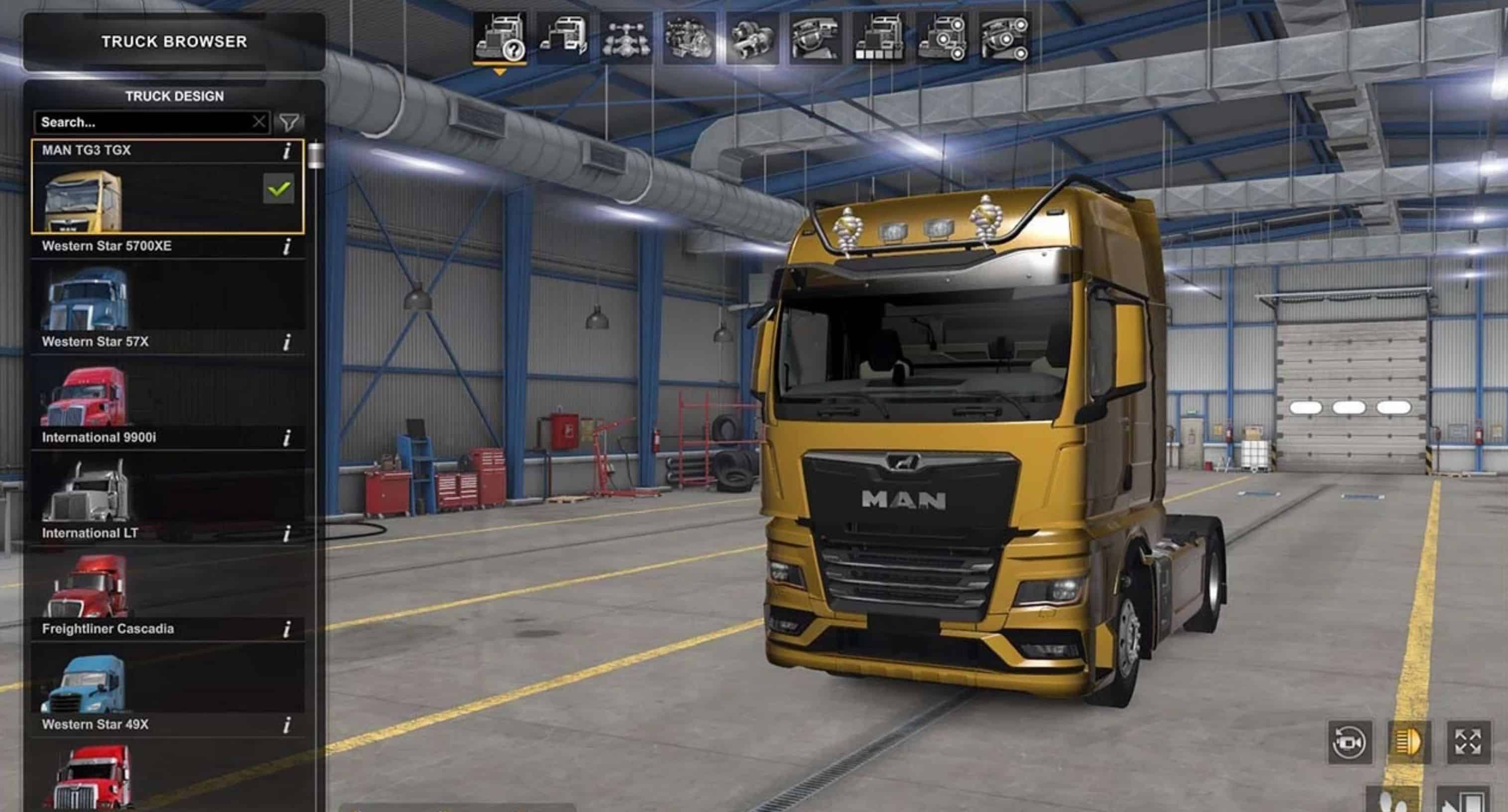Reset the camera view with the rotate-camera button
1508x812 pixels.
click(1349, 742)
